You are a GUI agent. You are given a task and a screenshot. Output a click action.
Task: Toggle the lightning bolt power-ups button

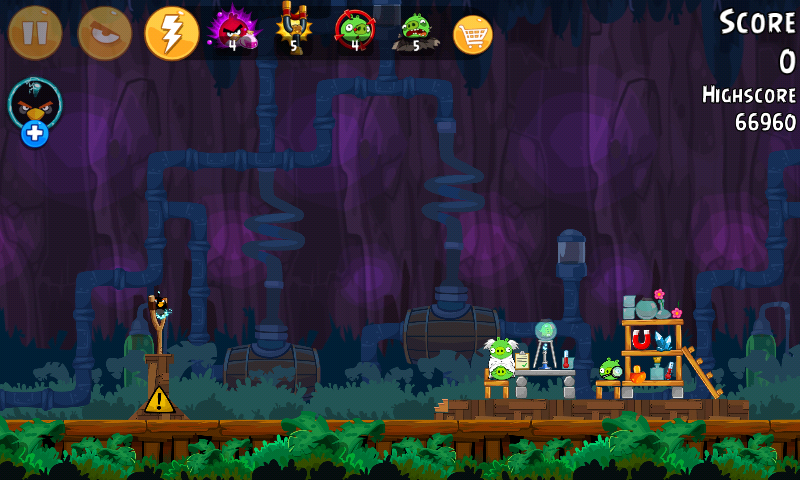pos(172,33)
